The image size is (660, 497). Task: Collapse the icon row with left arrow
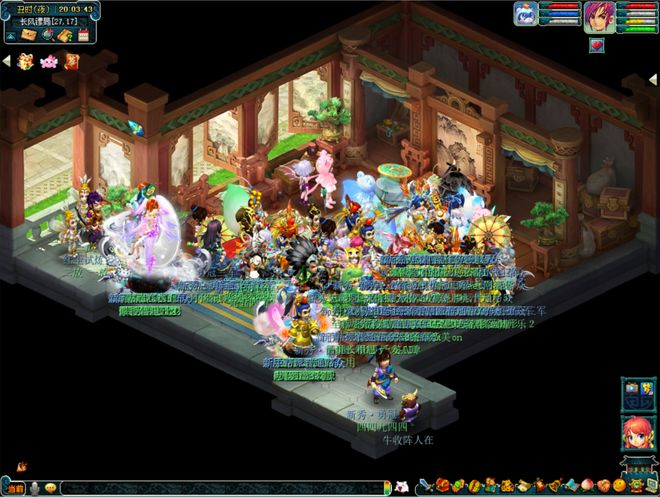(5, 61)
